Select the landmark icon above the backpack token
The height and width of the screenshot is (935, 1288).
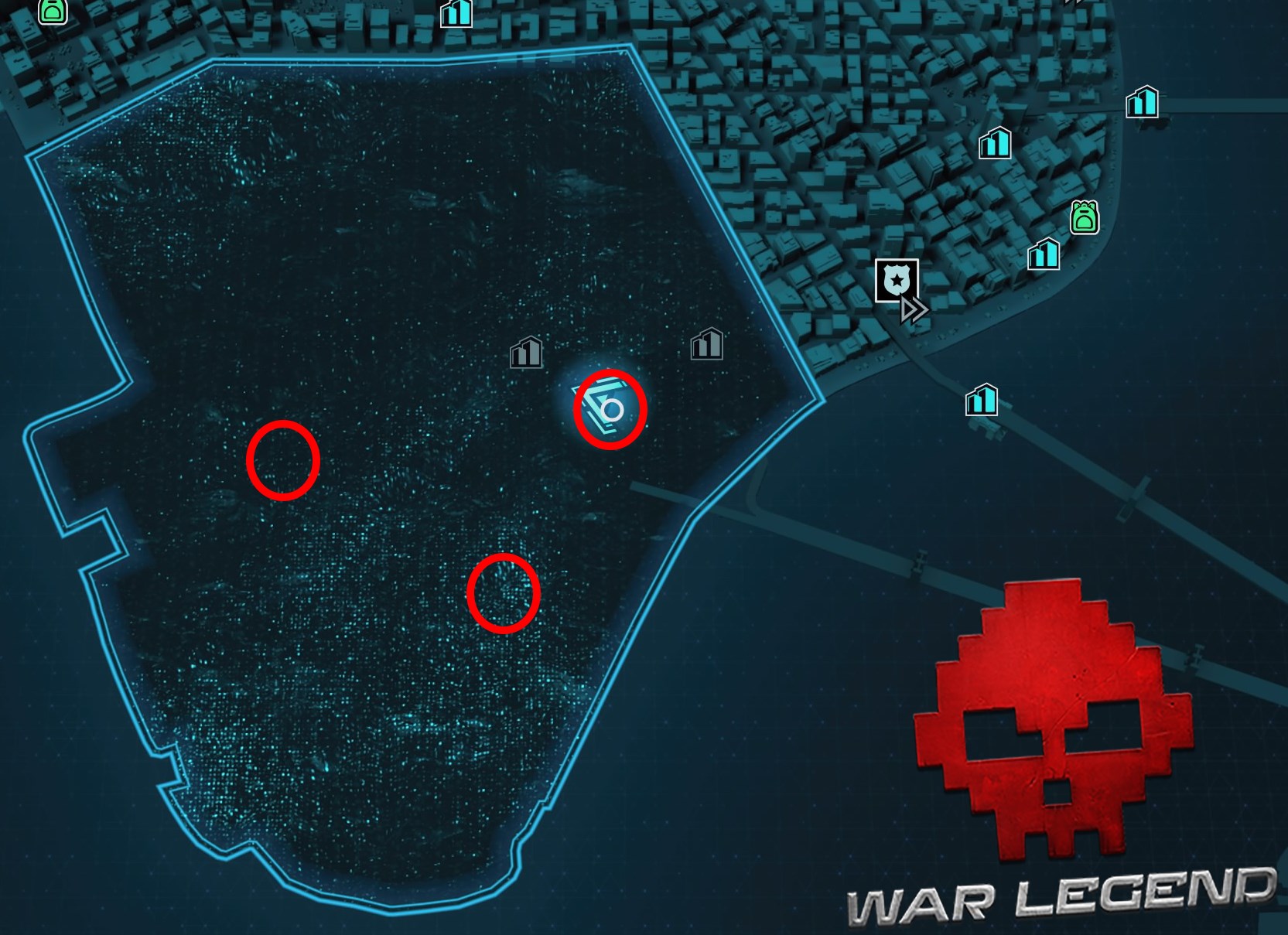[x=996, y=144]
